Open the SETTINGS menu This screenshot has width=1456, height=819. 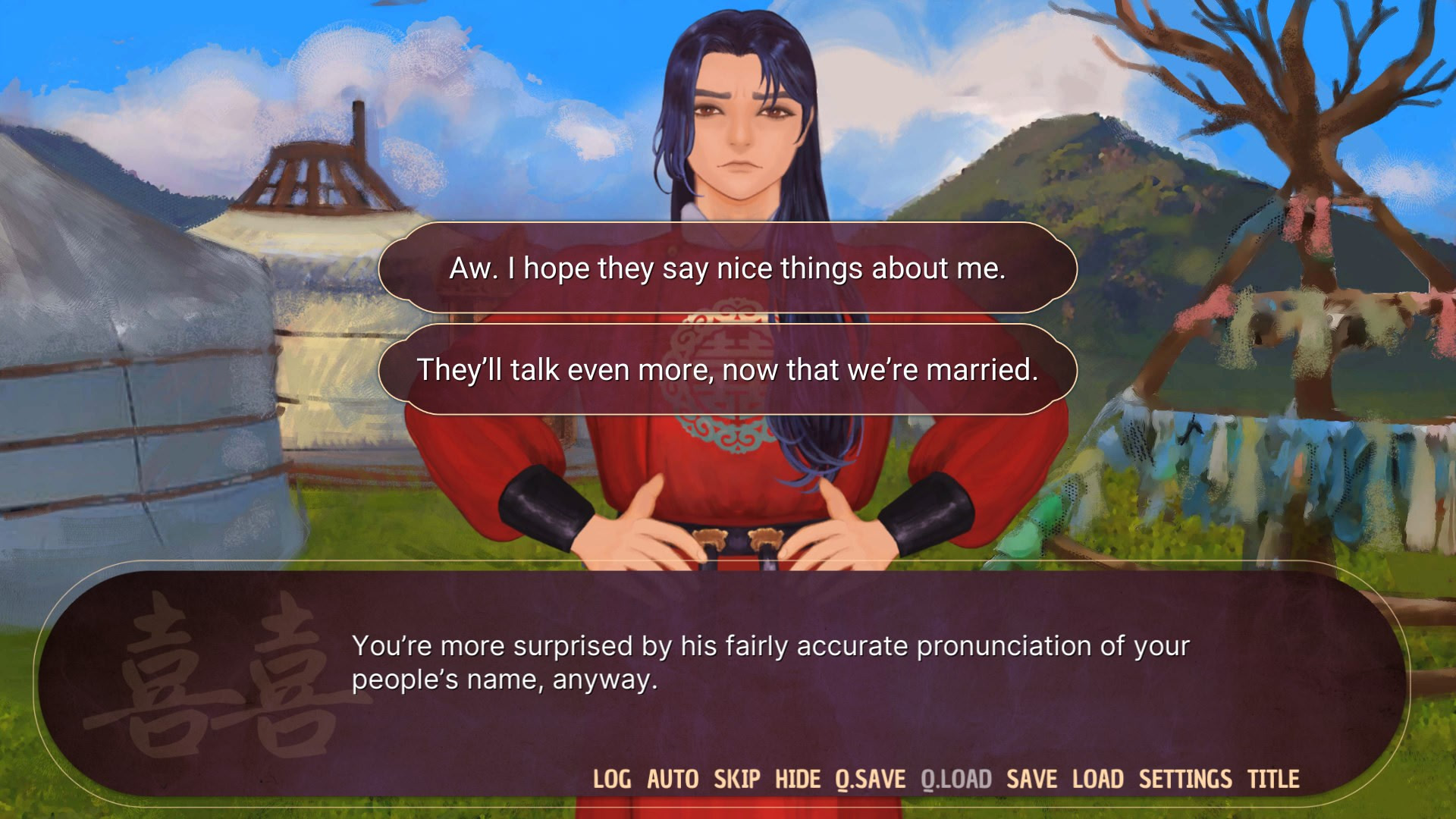click(1185, 778)
